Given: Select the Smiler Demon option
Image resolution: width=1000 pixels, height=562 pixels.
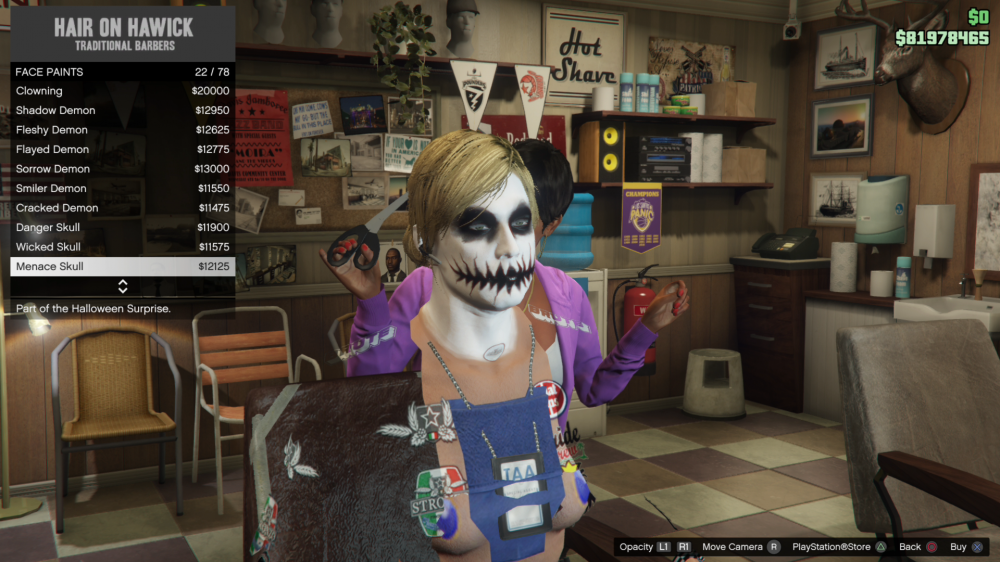Looking at the screenshot, I should pos(122,188).
